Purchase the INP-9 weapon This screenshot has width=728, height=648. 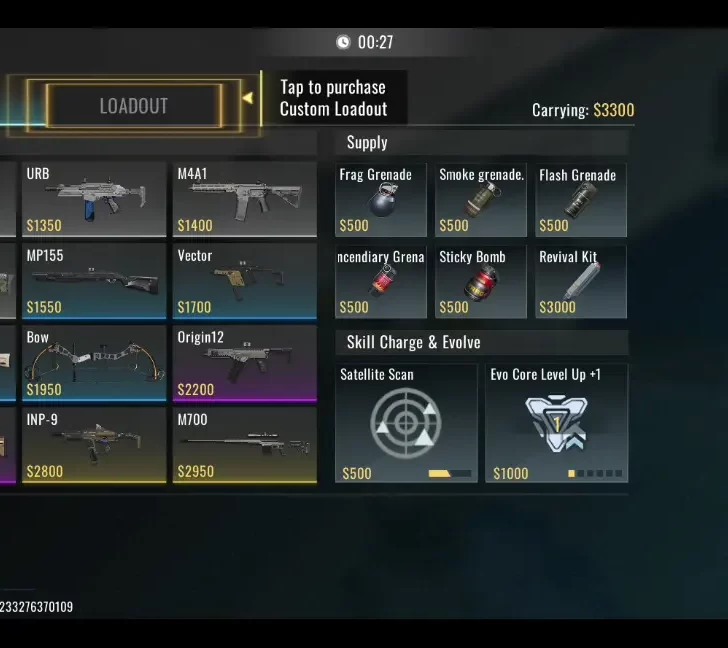(x=93, y=445)
